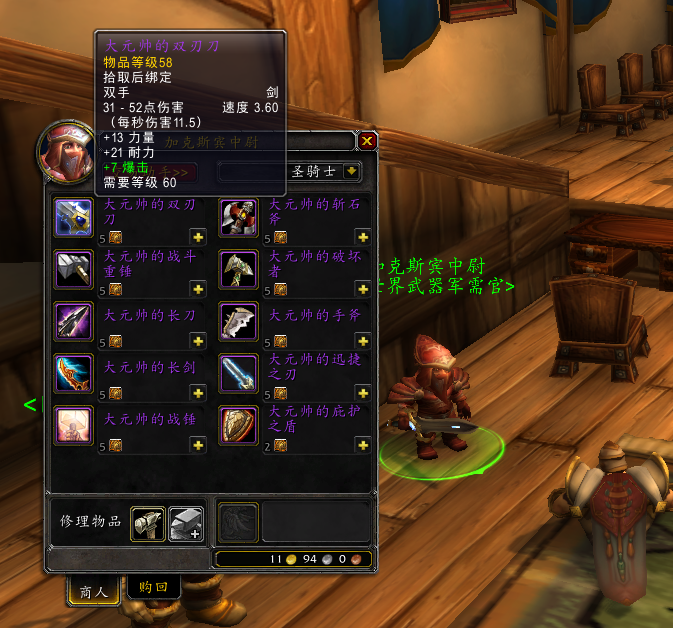Close the merchant window
Screen dimensions: 673x628
tap(367, 141)
